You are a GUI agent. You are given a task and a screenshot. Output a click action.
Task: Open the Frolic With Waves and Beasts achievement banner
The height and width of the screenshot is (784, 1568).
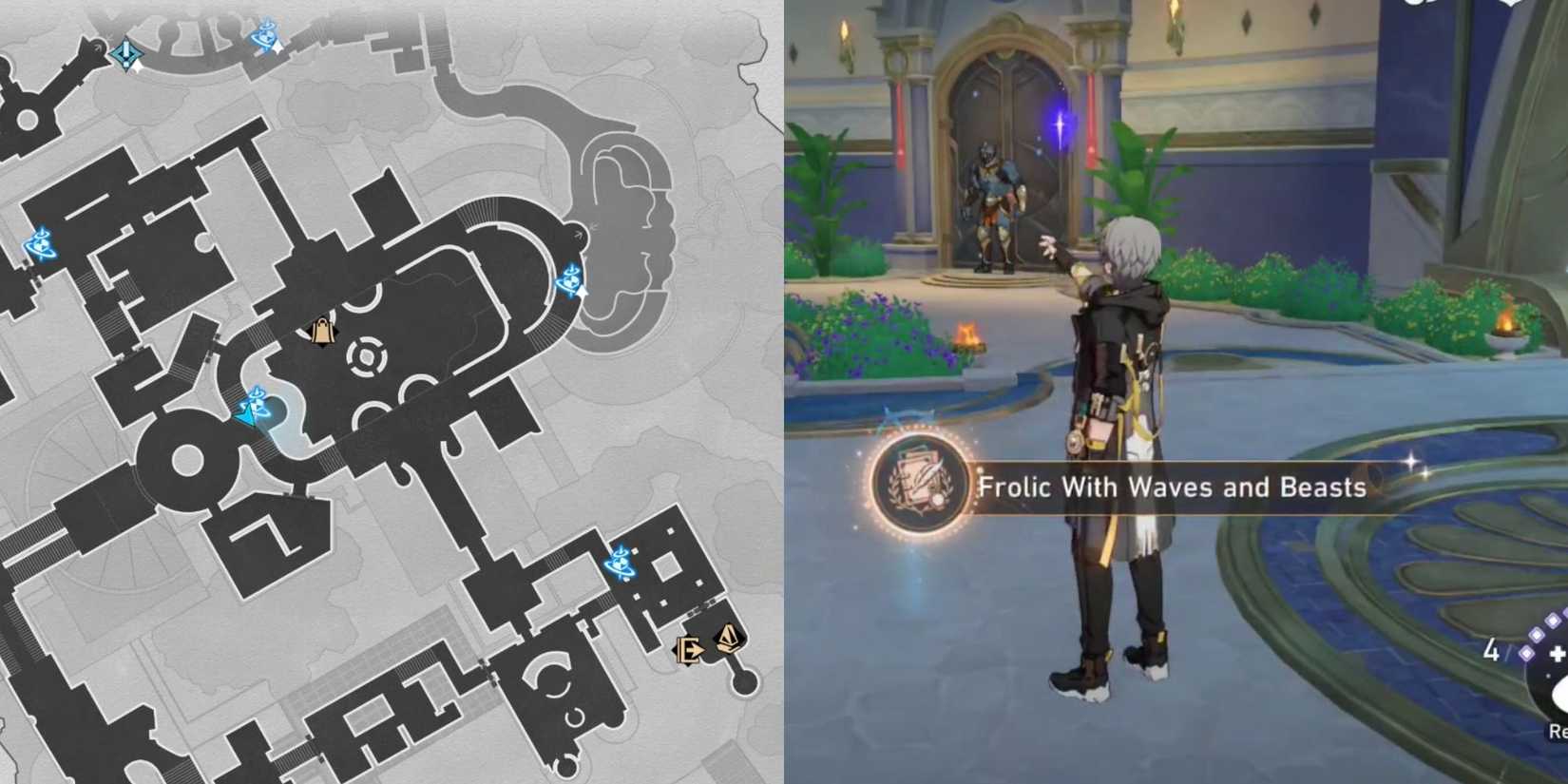1174,488
